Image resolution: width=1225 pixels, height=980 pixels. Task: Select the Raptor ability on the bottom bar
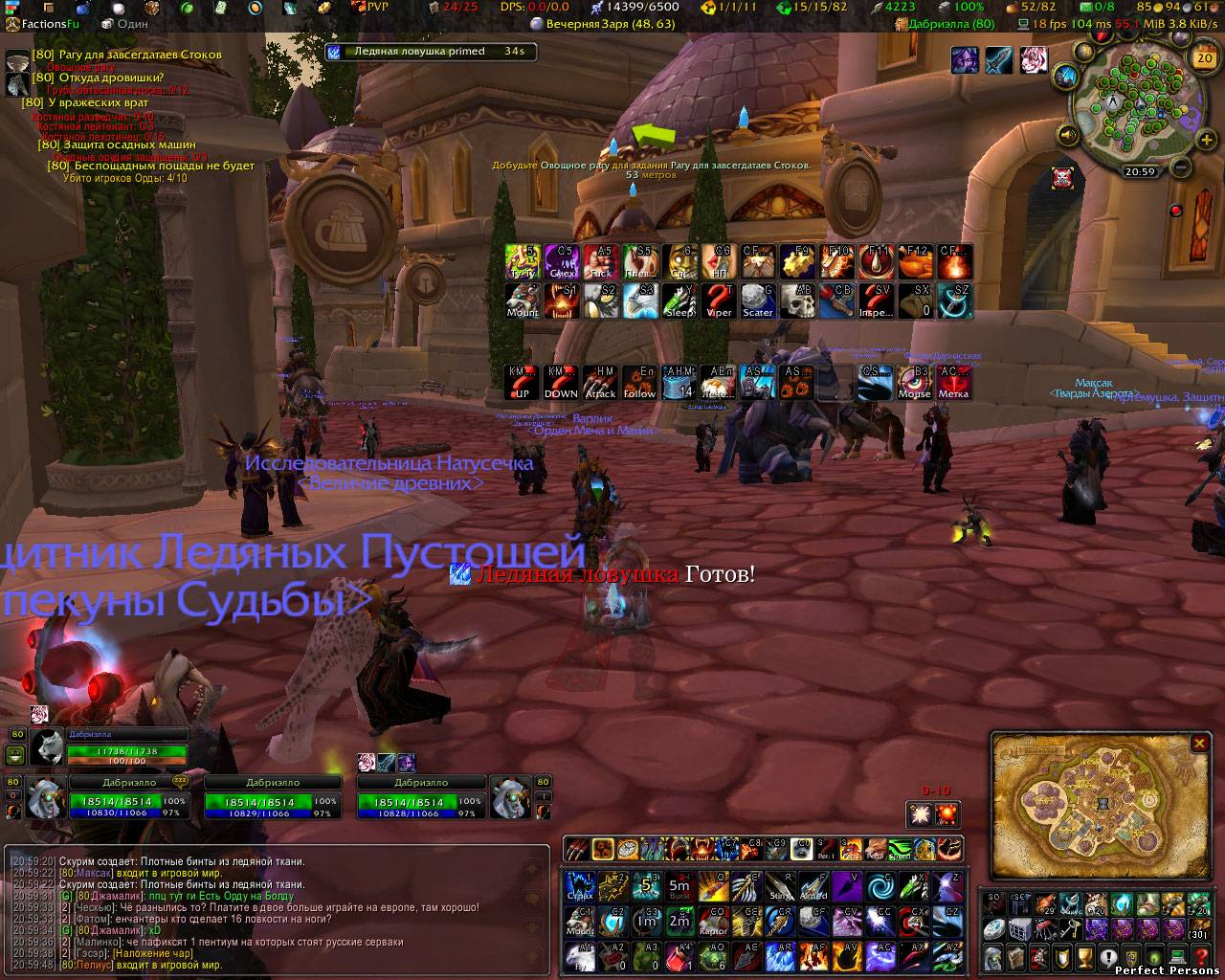pos(712,920)
